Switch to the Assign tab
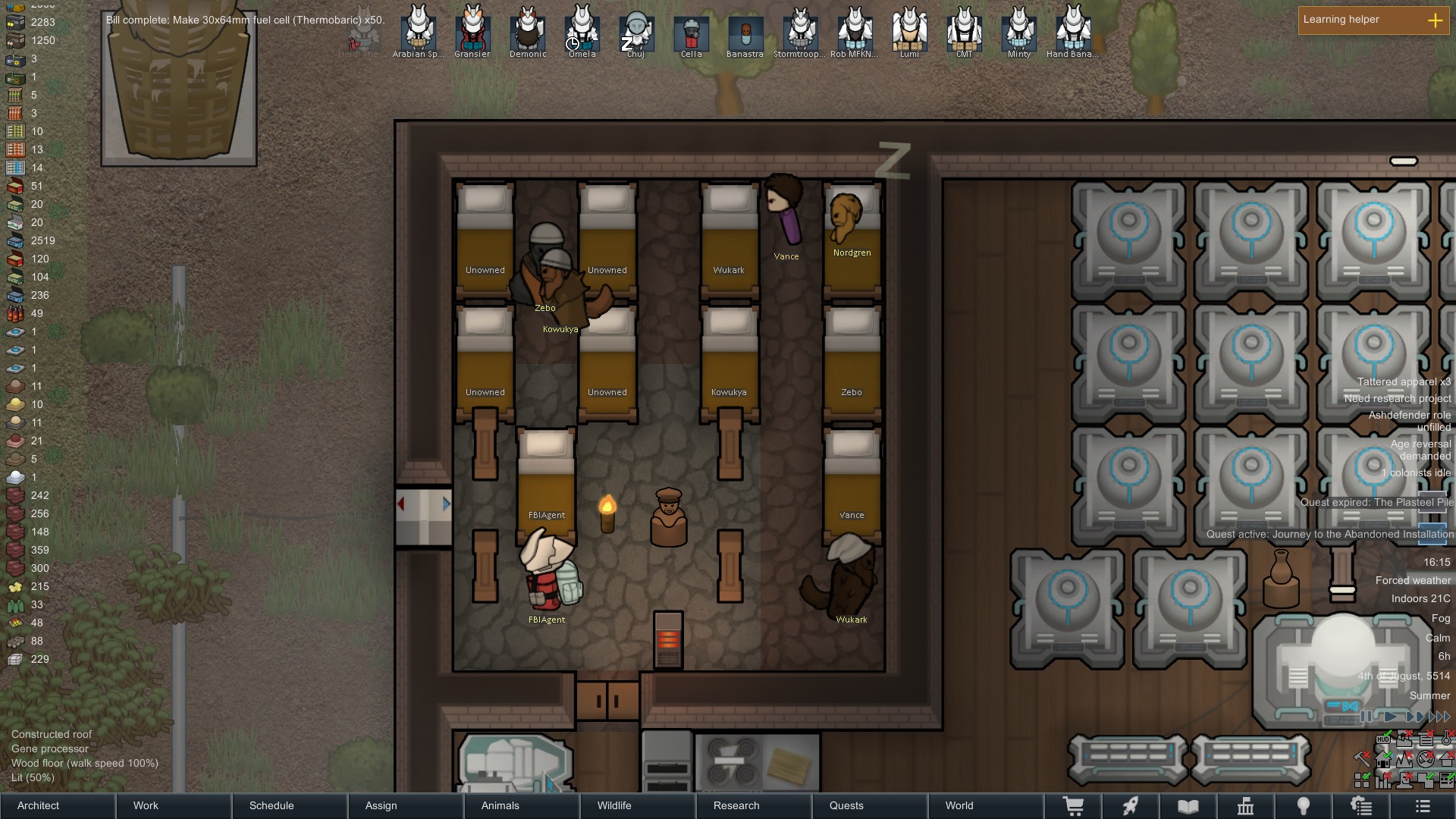Viewport: 1456px width, 819px height. pyautogui.click(x=380, y=805)
